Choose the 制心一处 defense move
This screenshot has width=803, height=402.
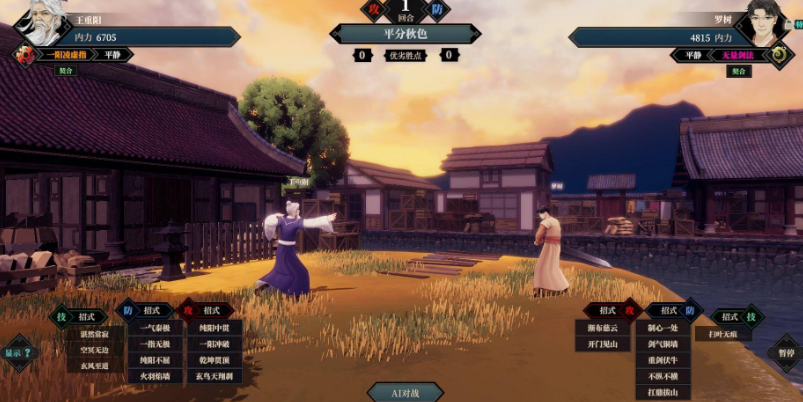tap(663, 327)
